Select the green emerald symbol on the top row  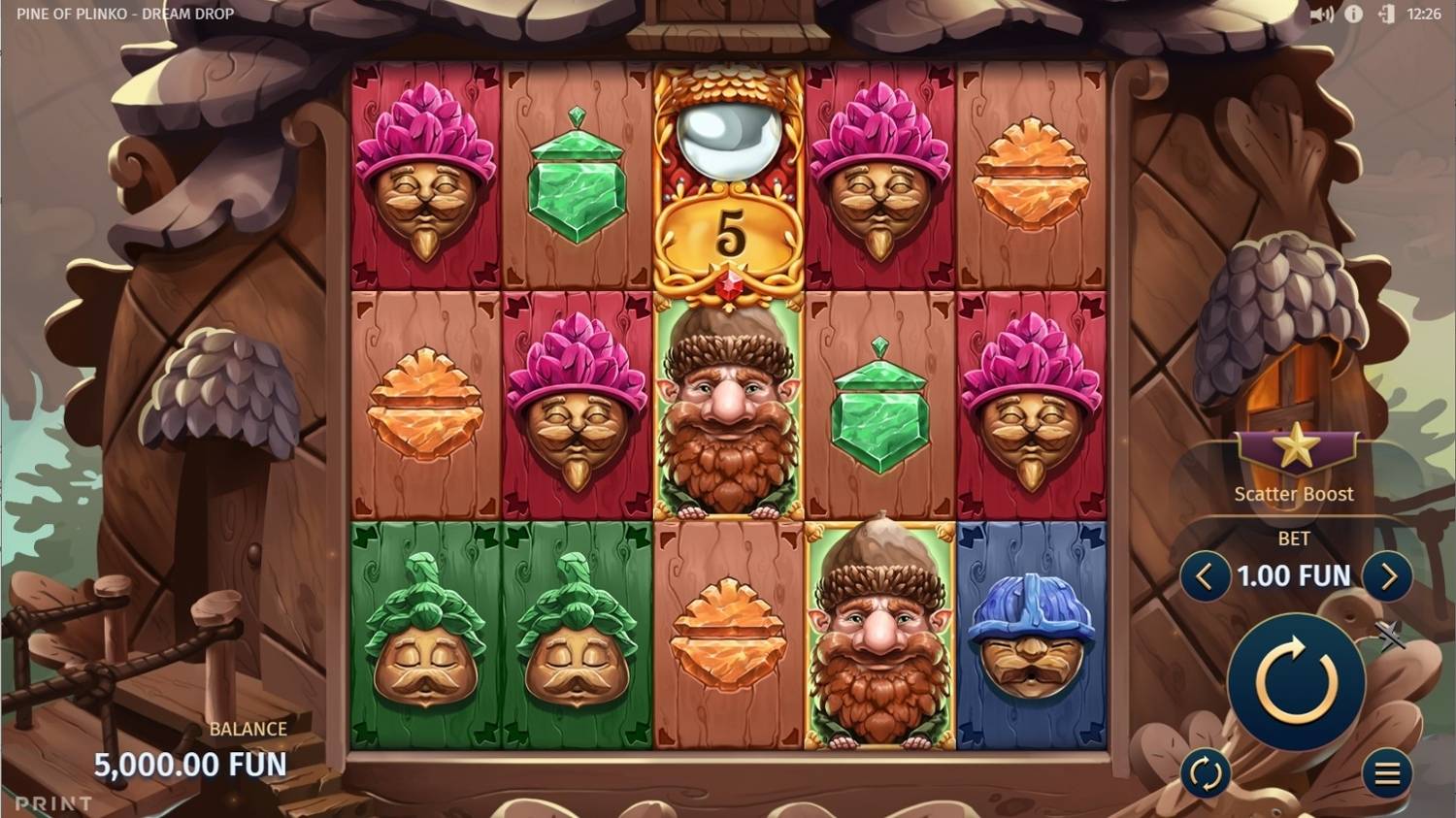pyautogui.click(x=579, y=180)
